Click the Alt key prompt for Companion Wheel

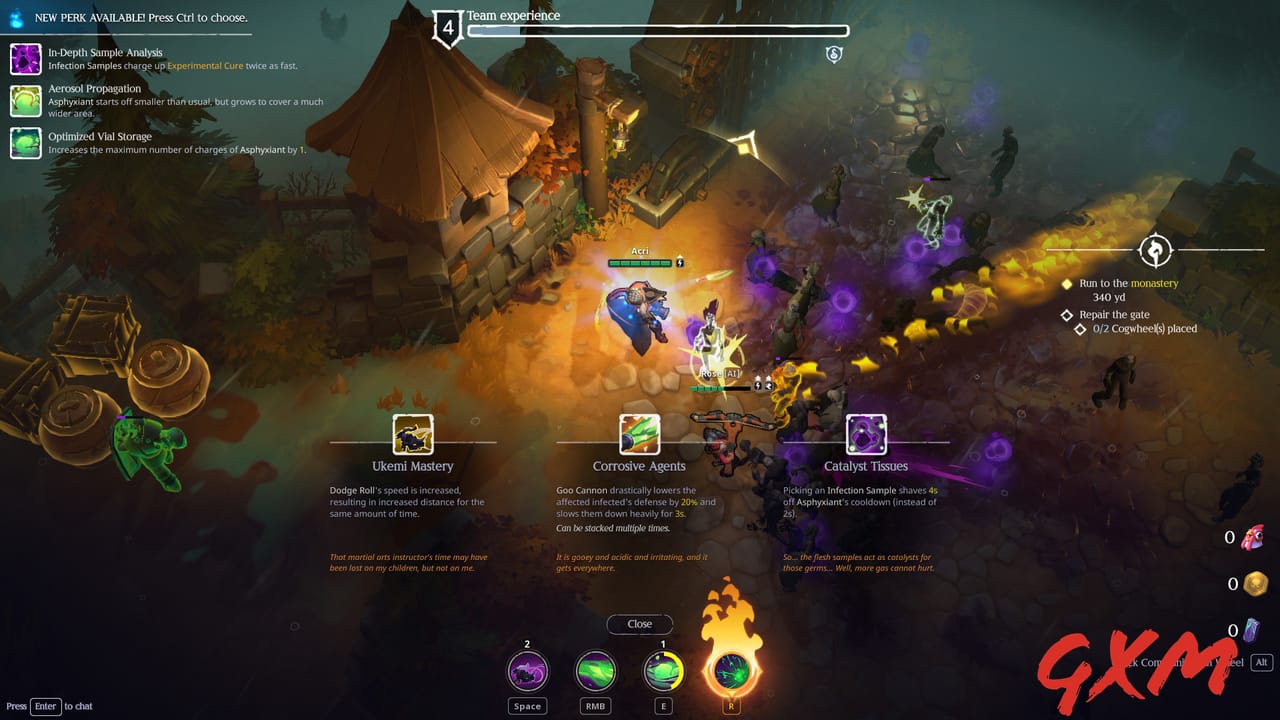pos(1262,662)
